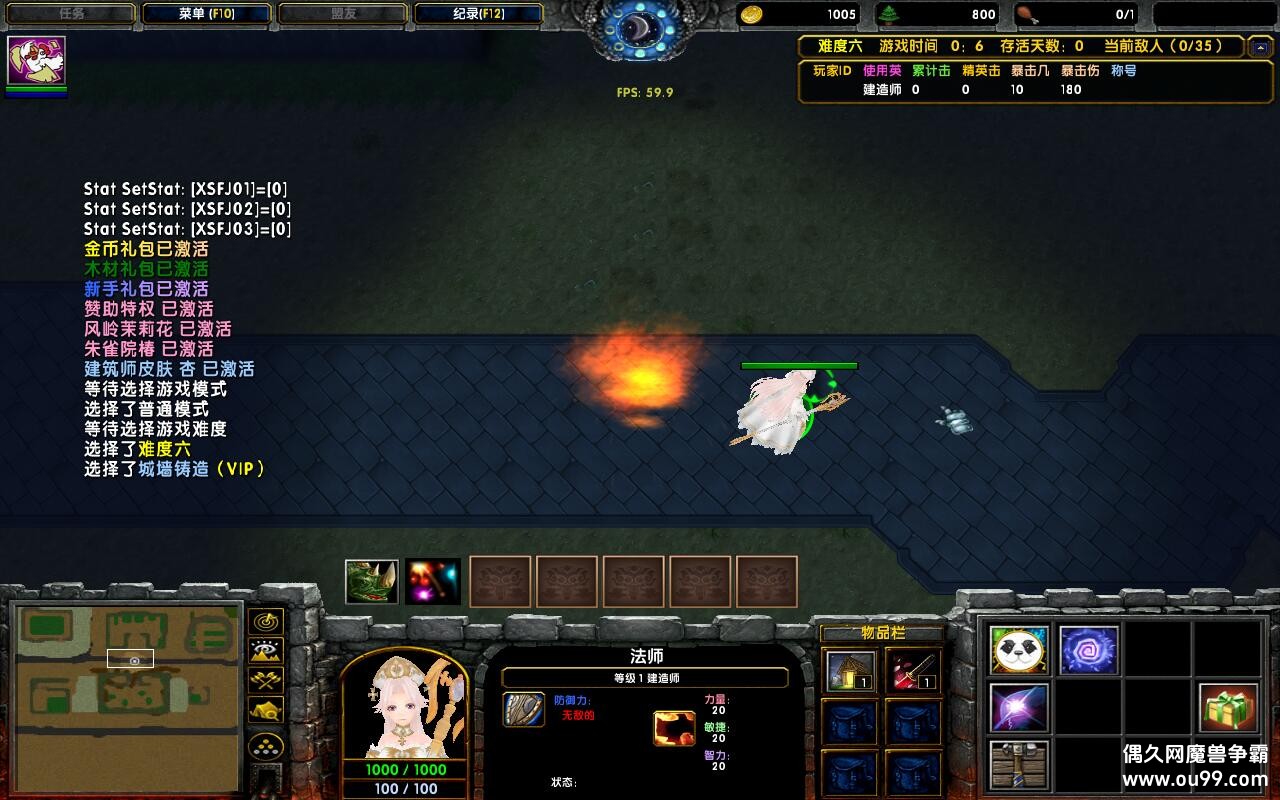Select the green horned beast icon
This screenshot has height=800, width=1280.
371,581
